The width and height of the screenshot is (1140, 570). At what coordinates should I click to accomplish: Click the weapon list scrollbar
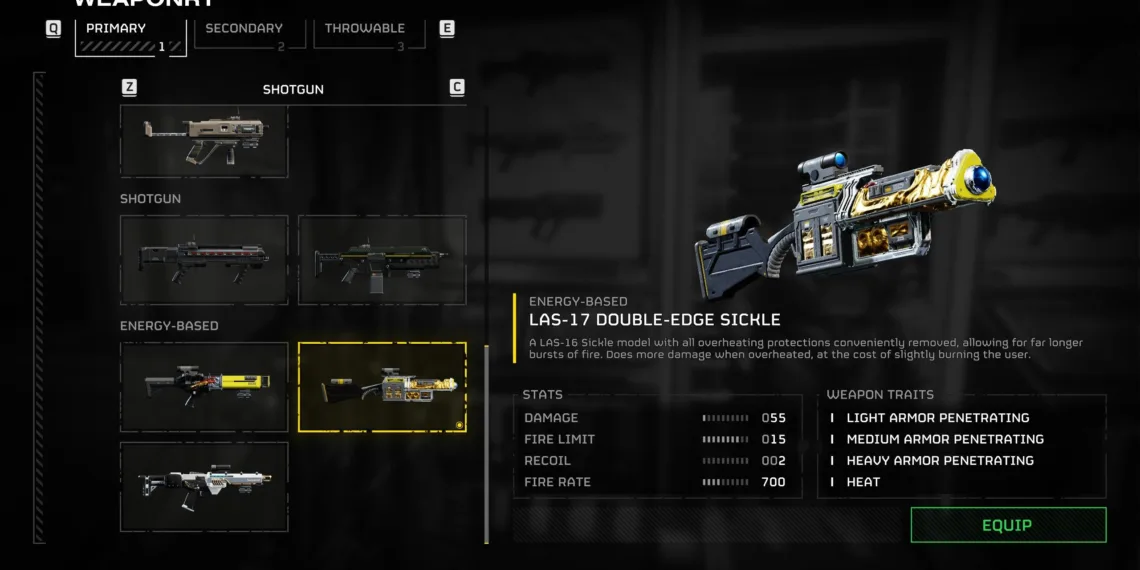click(x=486, y=443)
